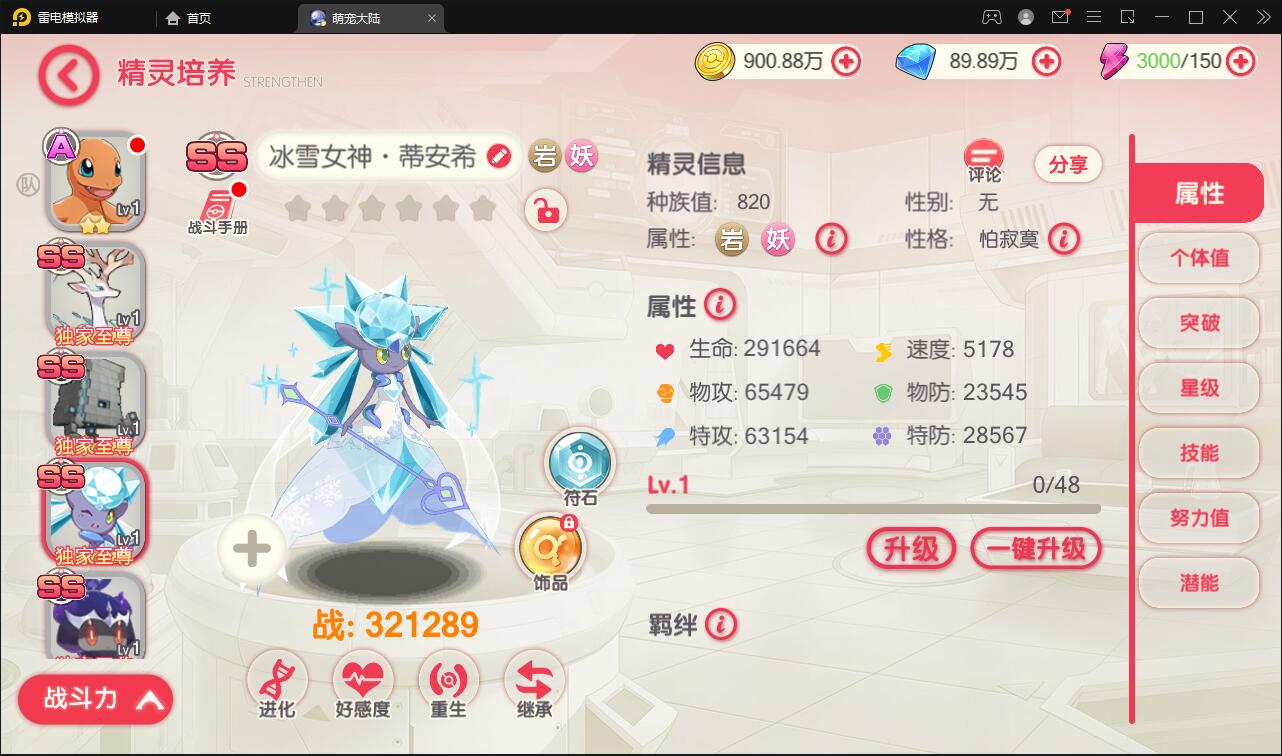Open the 战斗手册 battle manual icon
Screen dimensions: 1282x756
click(x=216, y=200)
